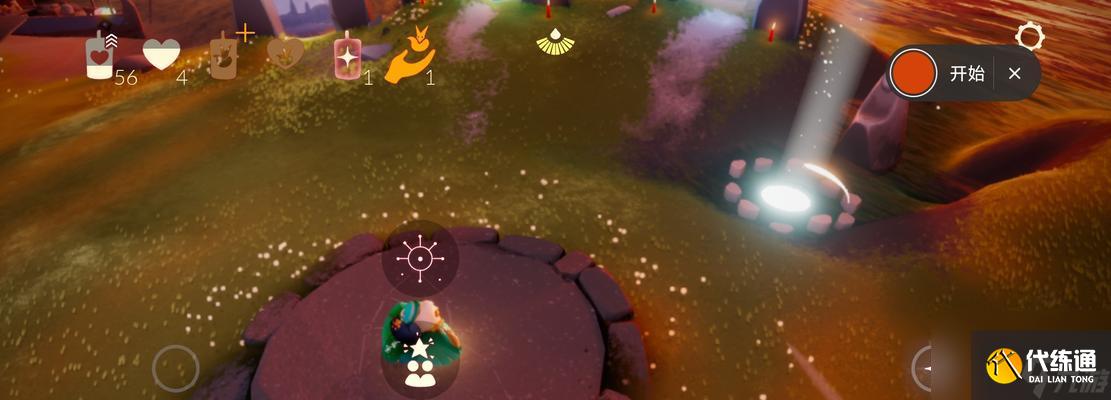Start recording with the red record button
Viewport: 1111px width, 400px height.
[913, 73]
